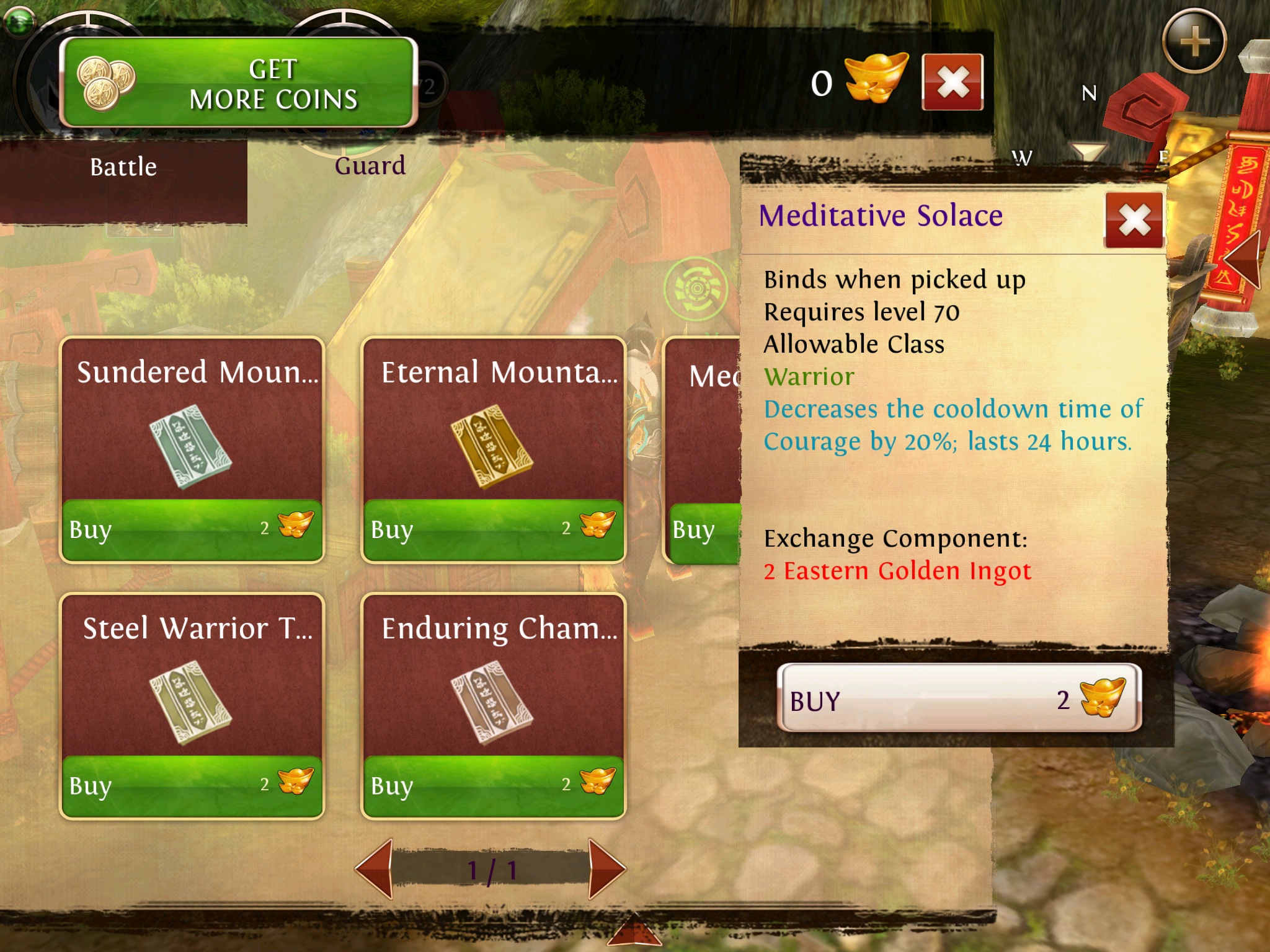Buy the Eternal Mountain item
Viewport: 1270px width, 952px height.
click(x=493, y=529)
